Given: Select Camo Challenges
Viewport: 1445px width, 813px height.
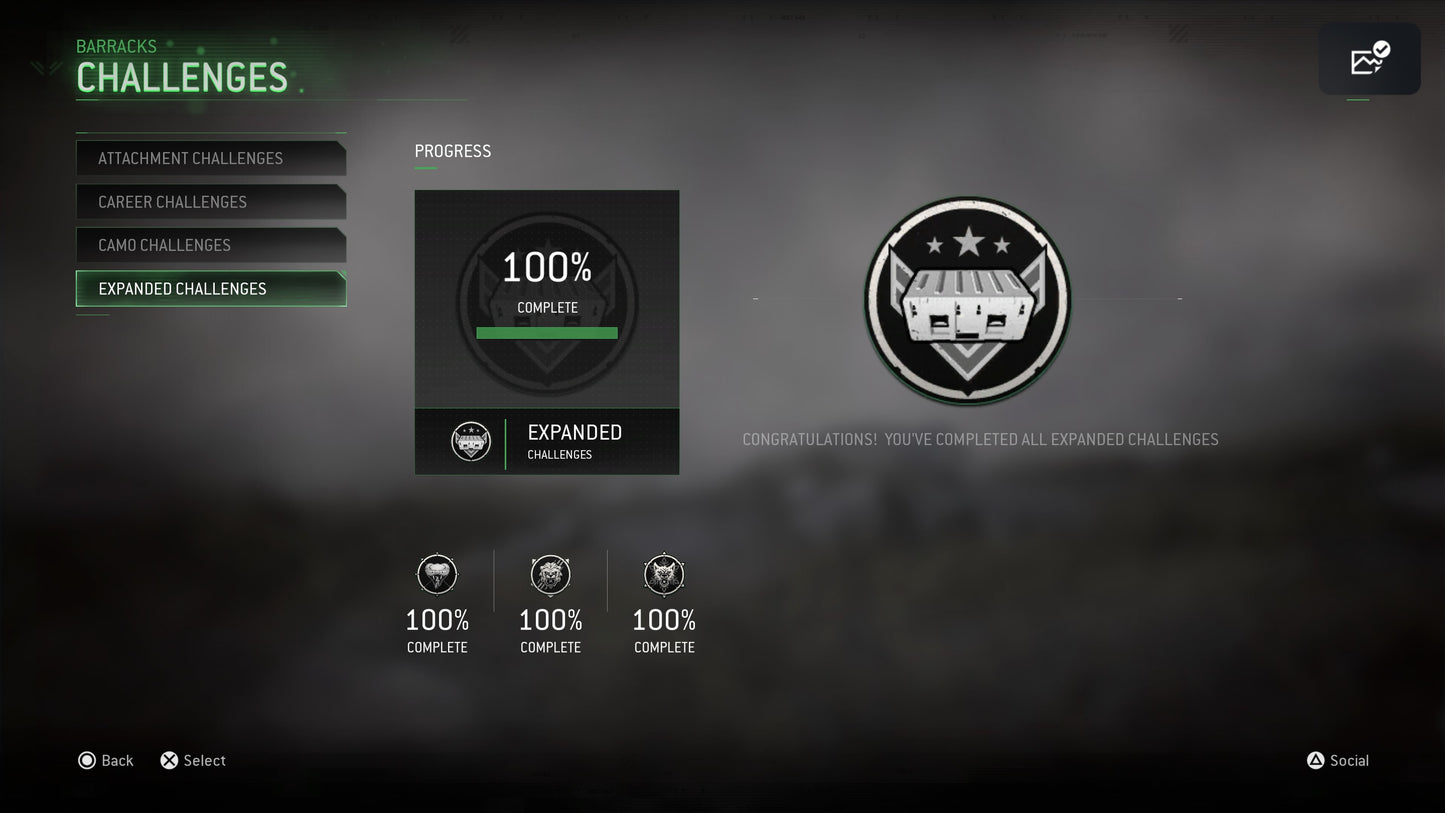Looking at the screenshot, I should pos(211,245).
